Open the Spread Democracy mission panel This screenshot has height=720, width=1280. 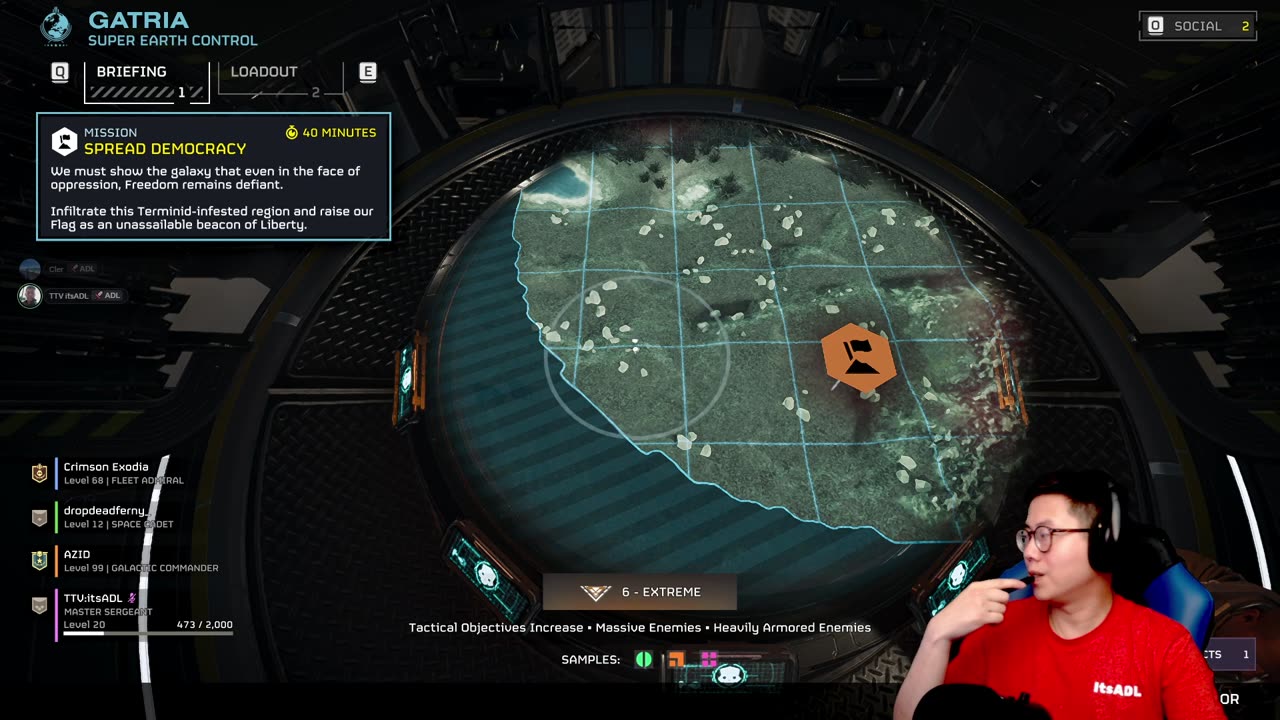(213, 176)
